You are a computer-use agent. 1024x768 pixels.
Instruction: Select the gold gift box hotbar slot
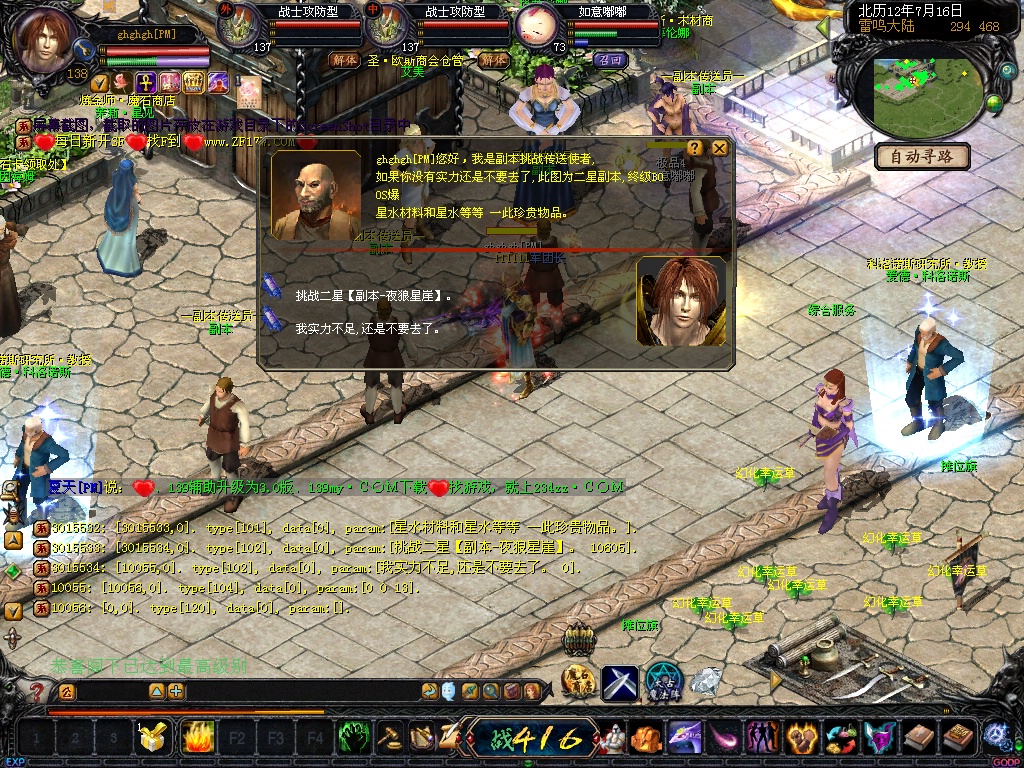click(x=152, y=738)
